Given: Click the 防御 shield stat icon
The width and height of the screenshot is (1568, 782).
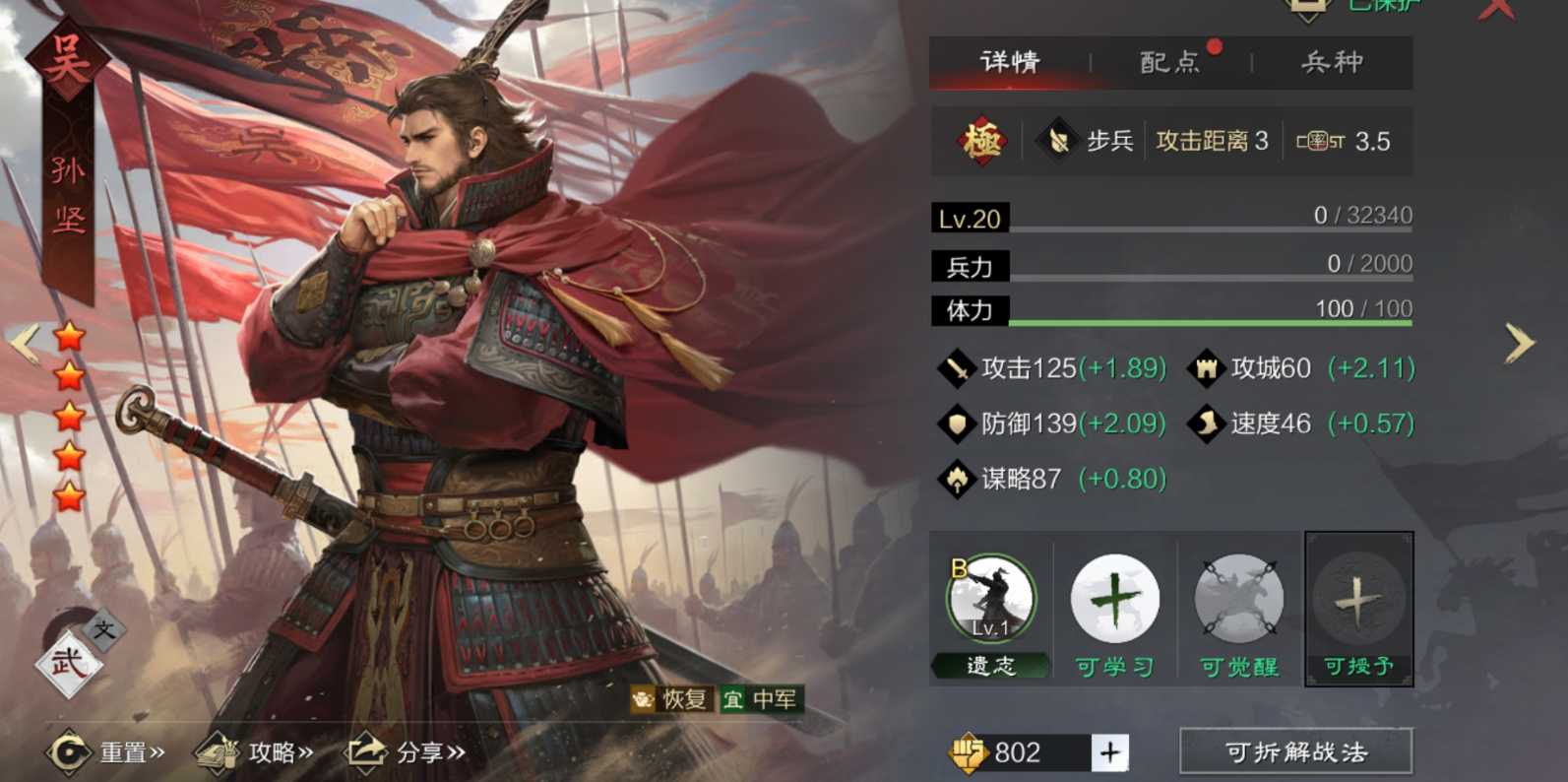Looking at the screenshot, I should point(956,424).
